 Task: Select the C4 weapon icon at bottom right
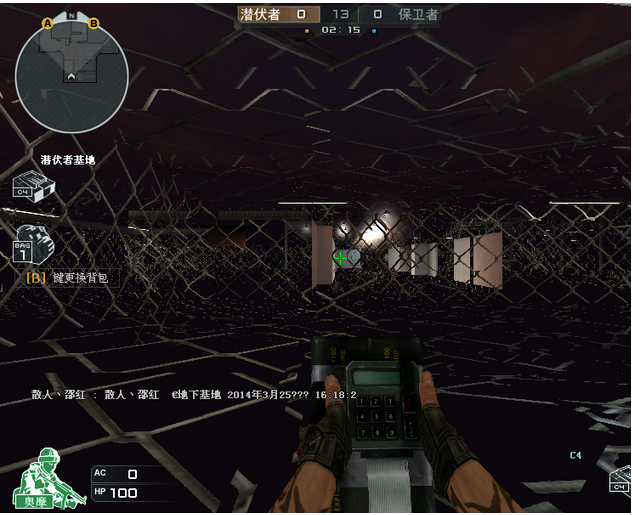point(620,480)
